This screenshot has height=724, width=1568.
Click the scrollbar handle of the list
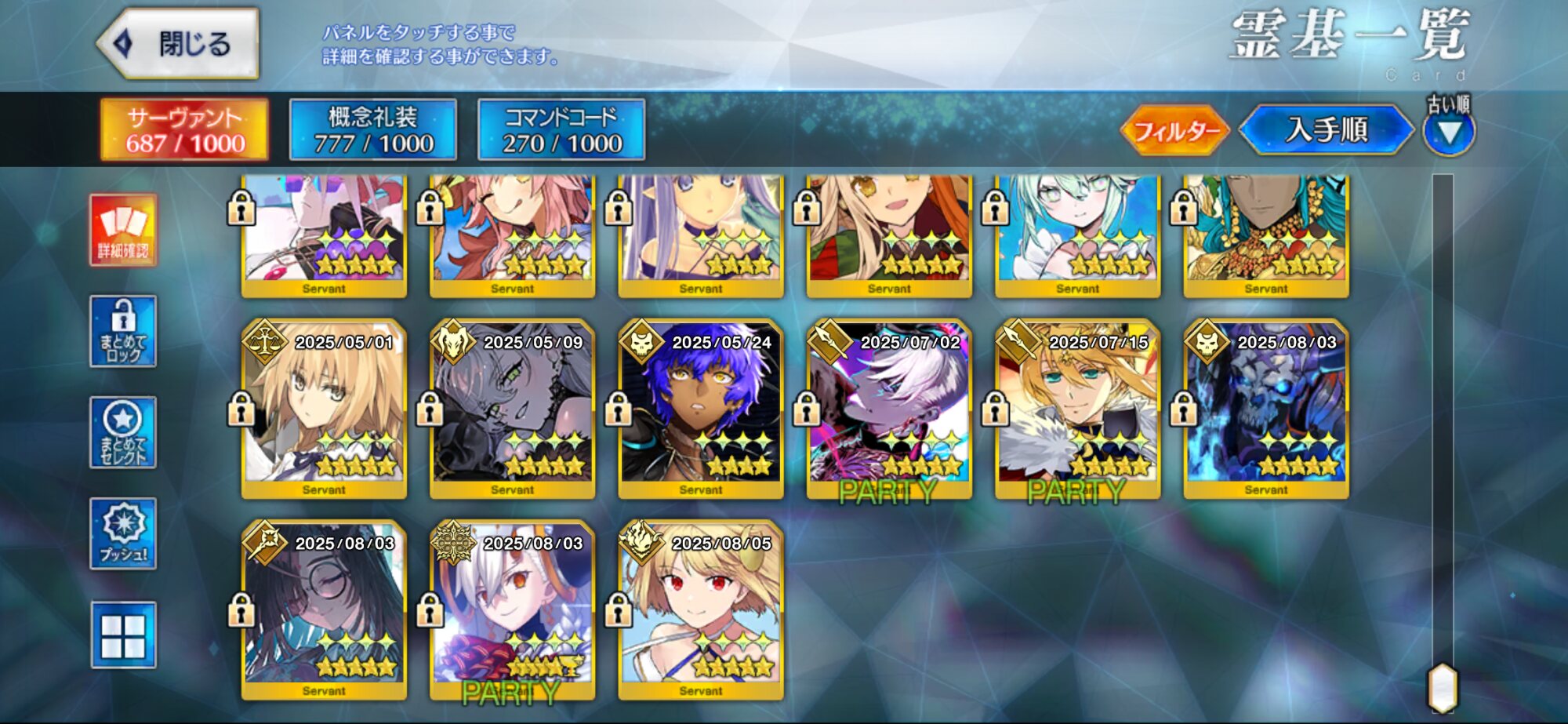(x=1443, y=688)
